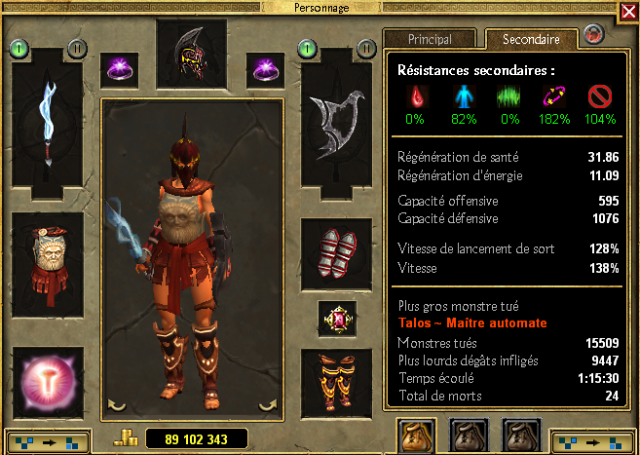This screenshot has width=640, height=455.
Task: Select the purple ring right of the helmet
Action: [x=265, y=70]
